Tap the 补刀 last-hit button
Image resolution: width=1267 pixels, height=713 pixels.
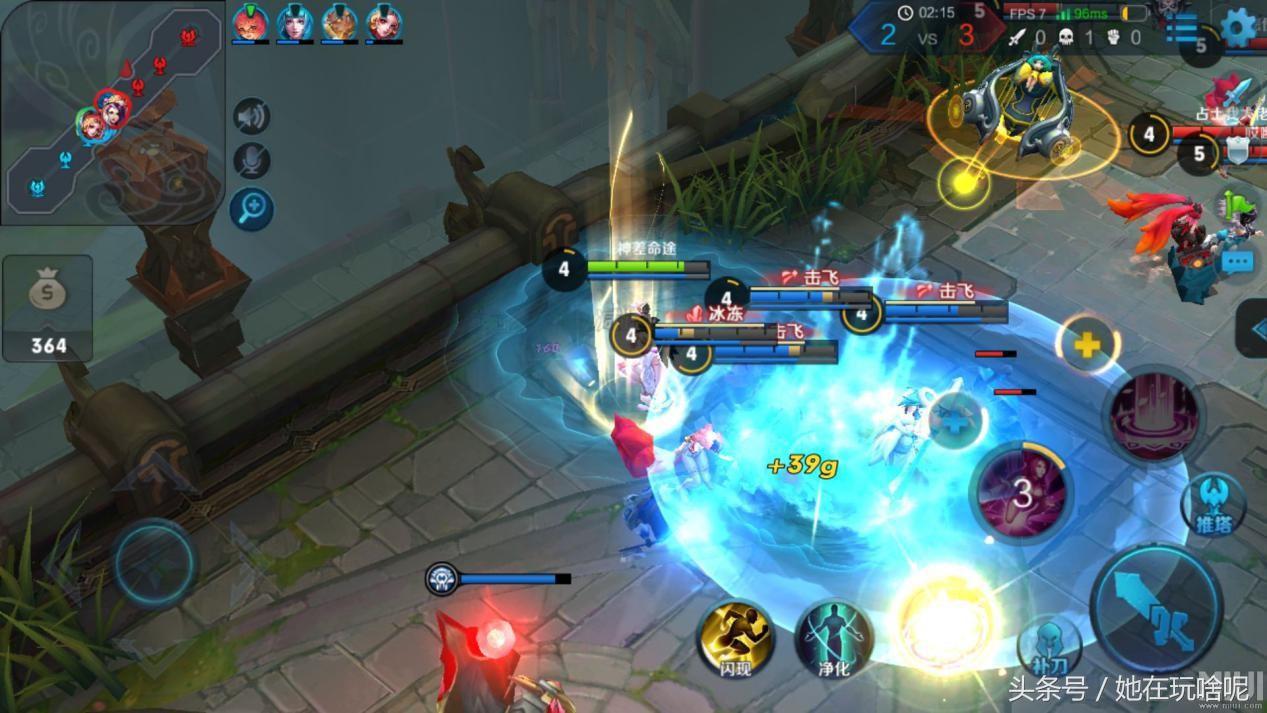pos(1049,645)
